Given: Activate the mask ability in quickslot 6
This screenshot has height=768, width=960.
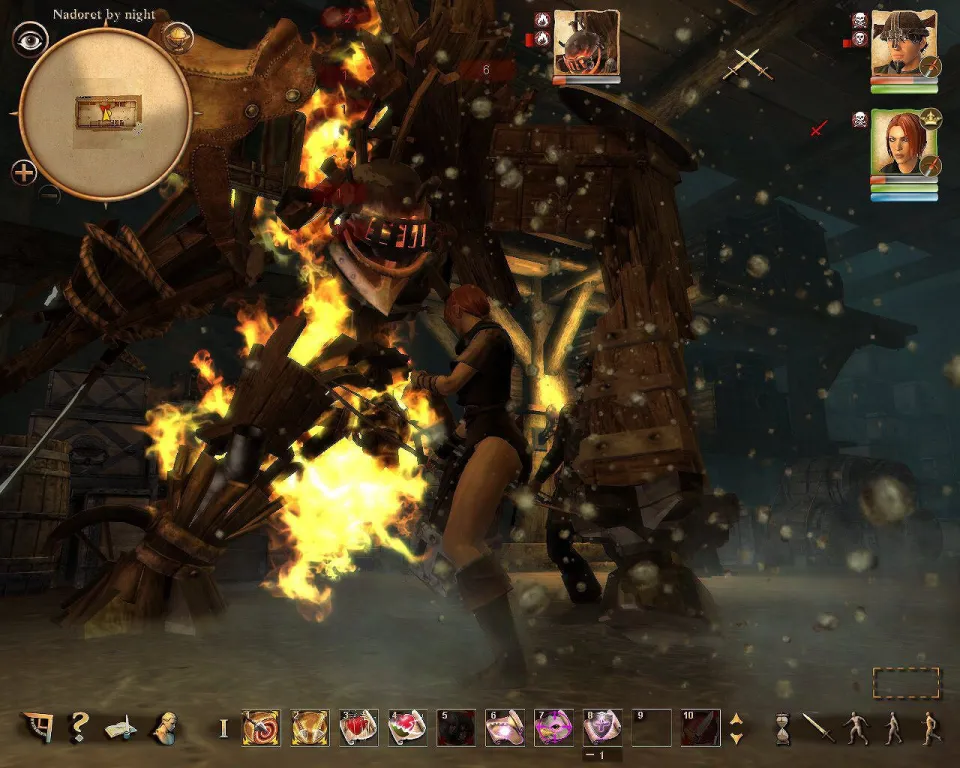Looking at the screenshot, I should (x=505, y=727).
